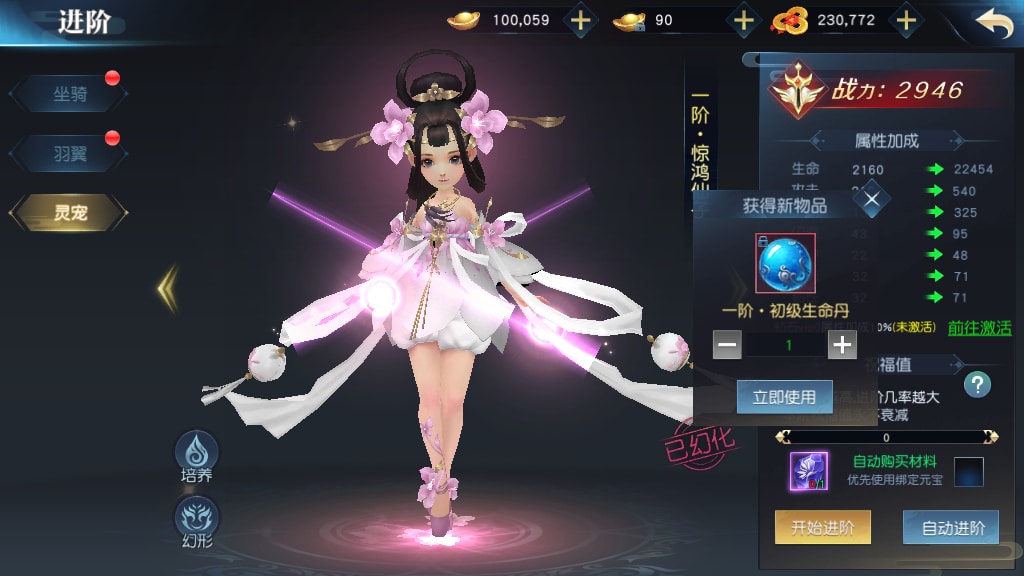Image resolution: width=1024 pixels, height=576 pixels.
Task: Start advancing with 开始进阶
Action: [x=822, y=528]
